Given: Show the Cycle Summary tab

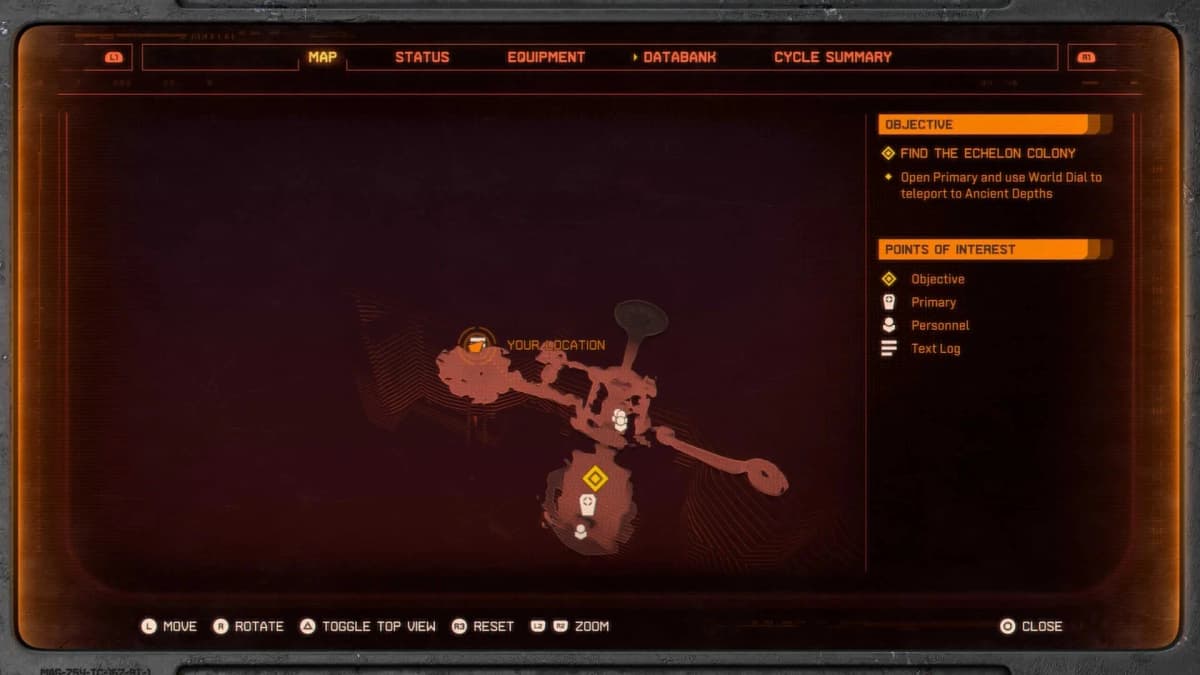Looking at the screenshot, I should click(x=832, y=57).
